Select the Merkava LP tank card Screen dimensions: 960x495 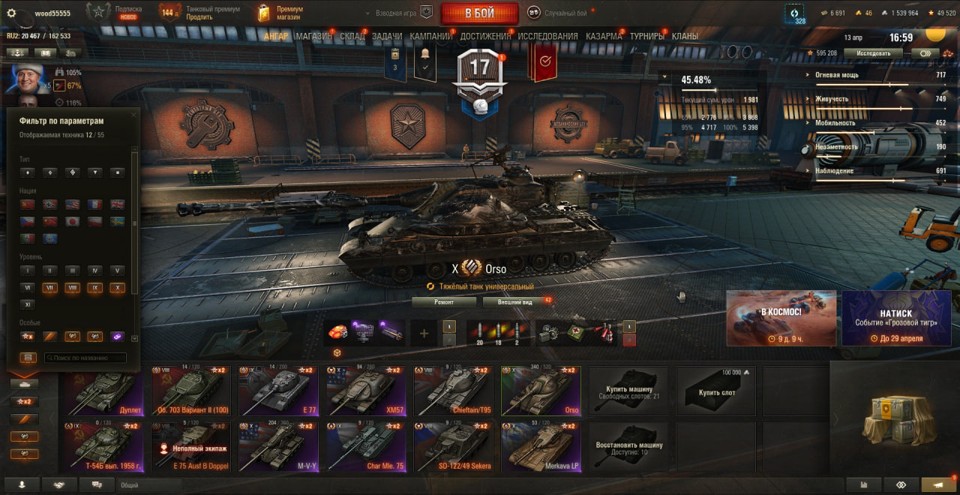pyautogui.click(x=541, y=446)
